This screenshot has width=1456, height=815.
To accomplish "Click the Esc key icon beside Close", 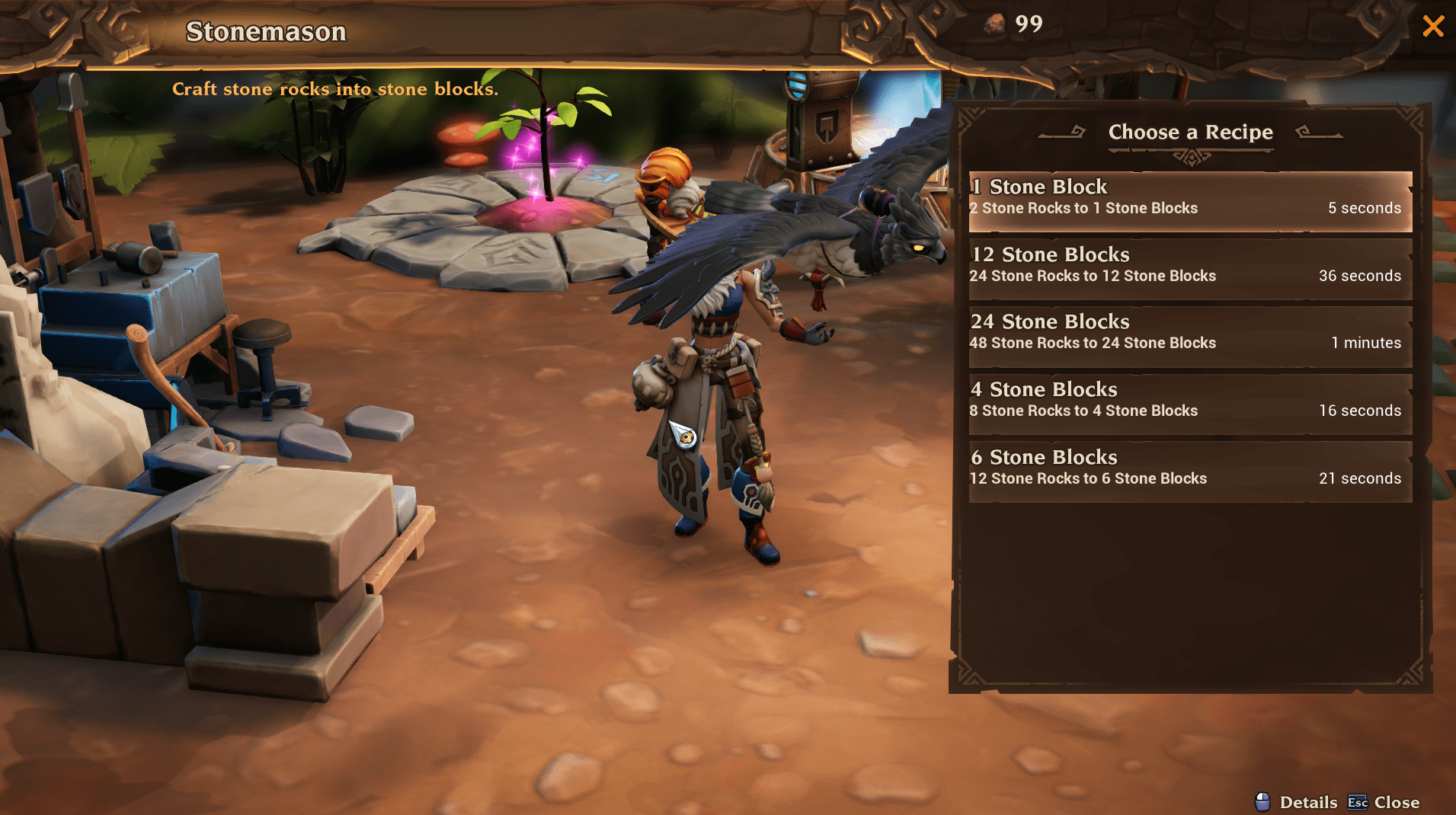I will coord(1358,802).
